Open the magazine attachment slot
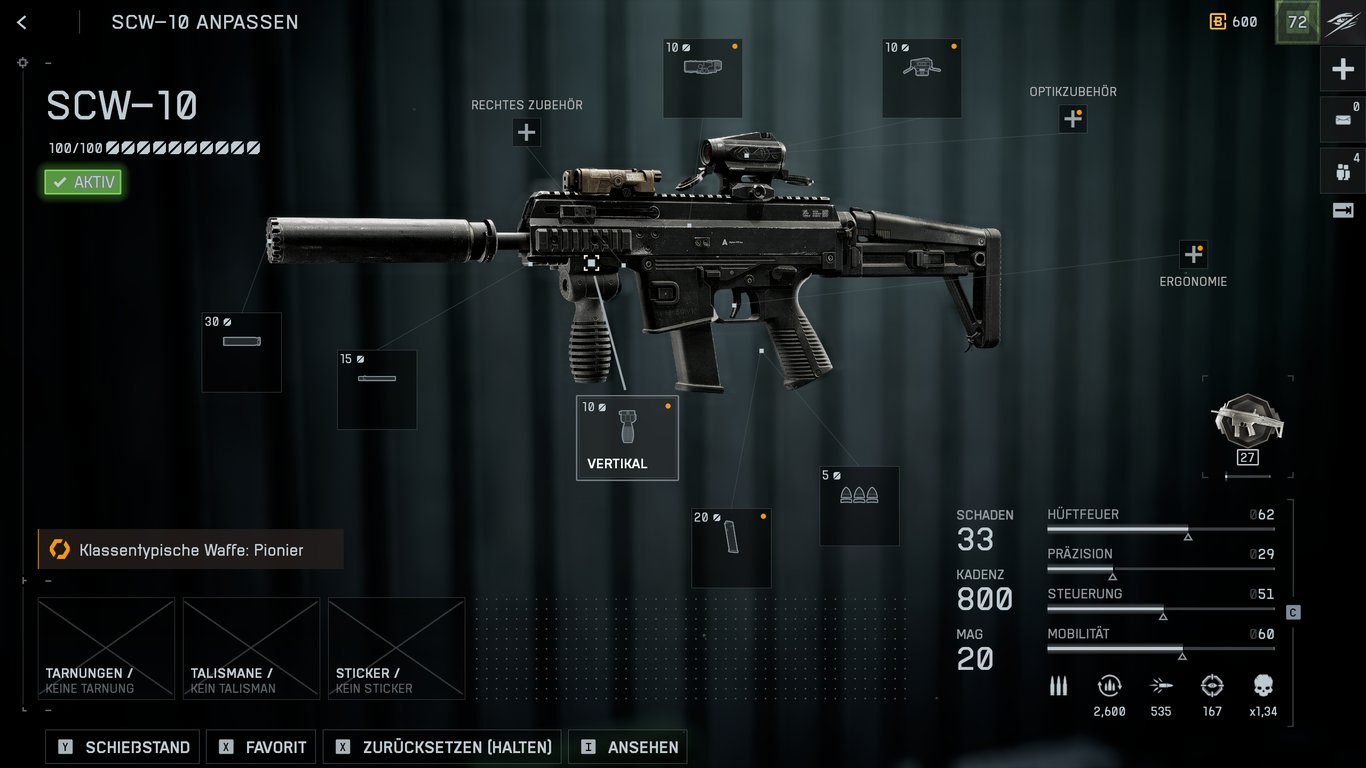Screen dimensions: 1366x768 [731, 547]
